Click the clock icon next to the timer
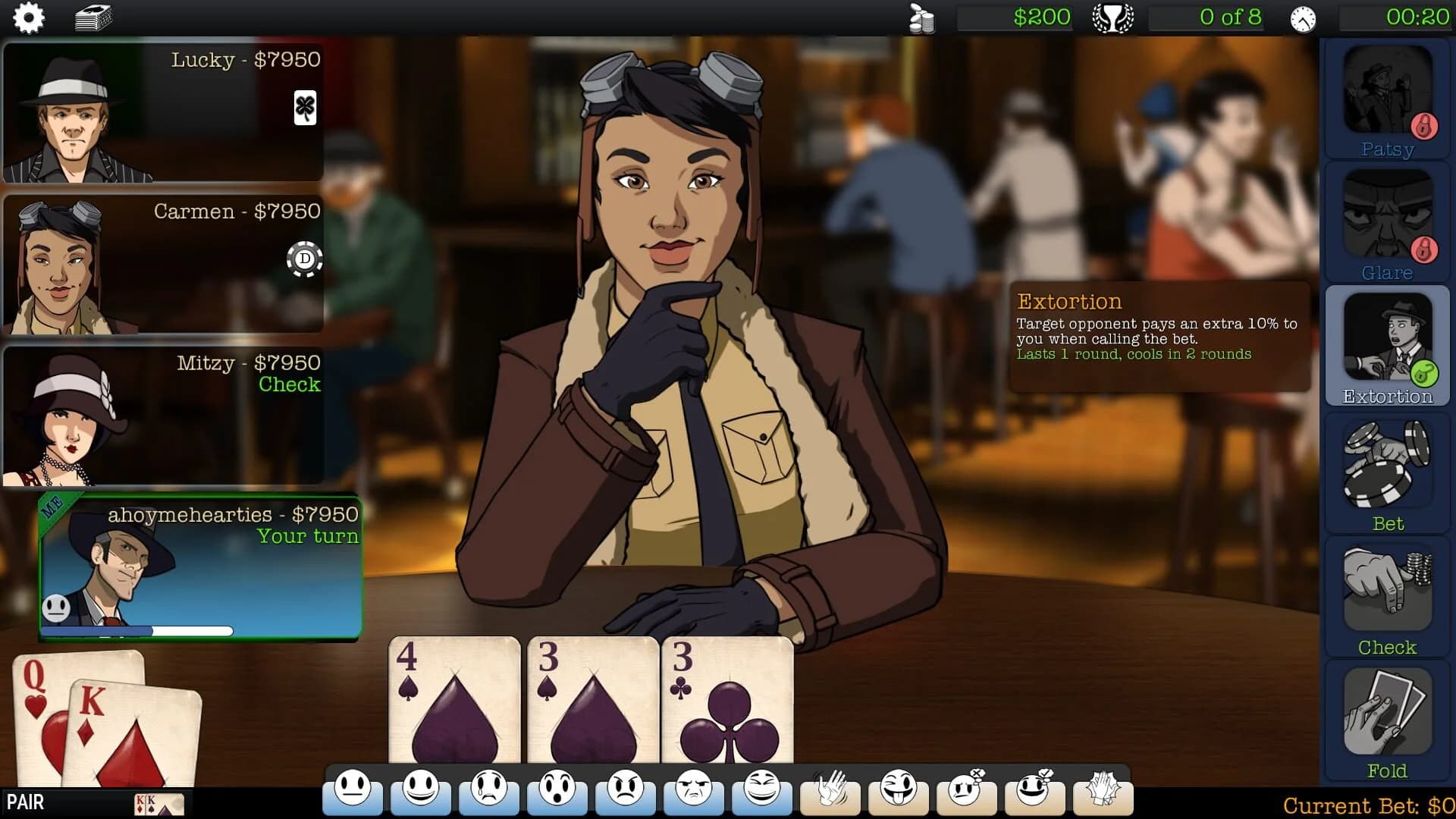Image resolution: width=1456 pixels, height=819 pixels. point(1302,19)
